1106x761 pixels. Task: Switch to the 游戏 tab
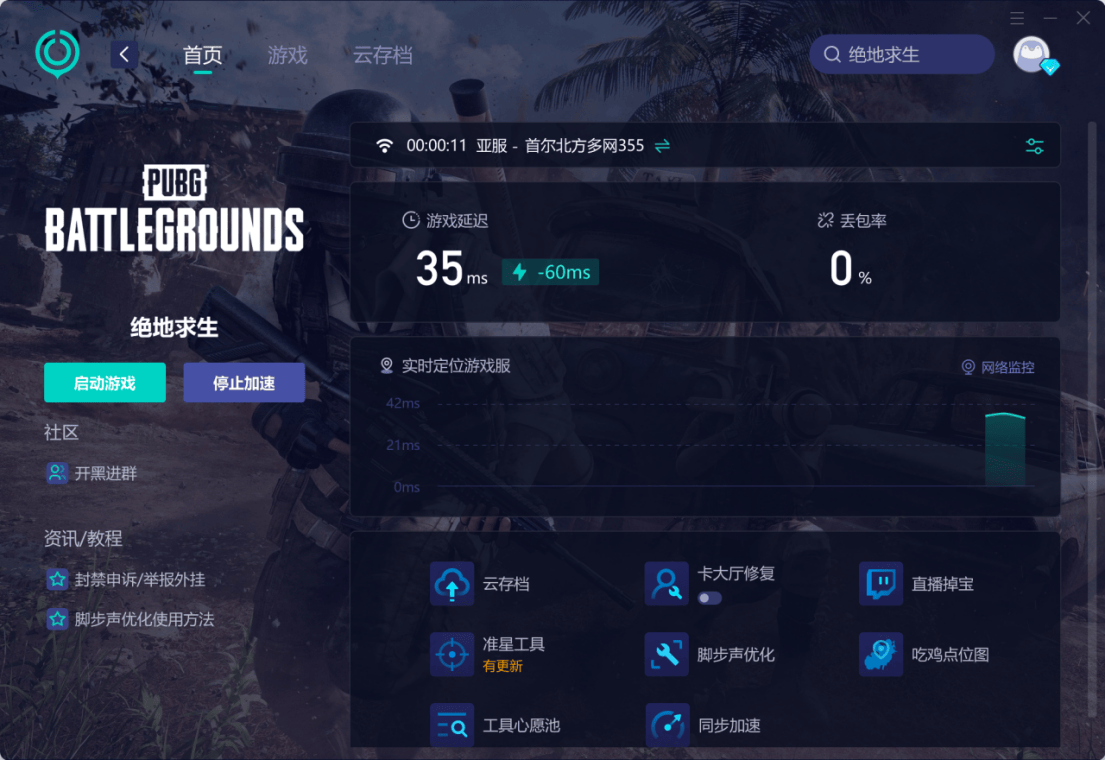pos(287,55)
